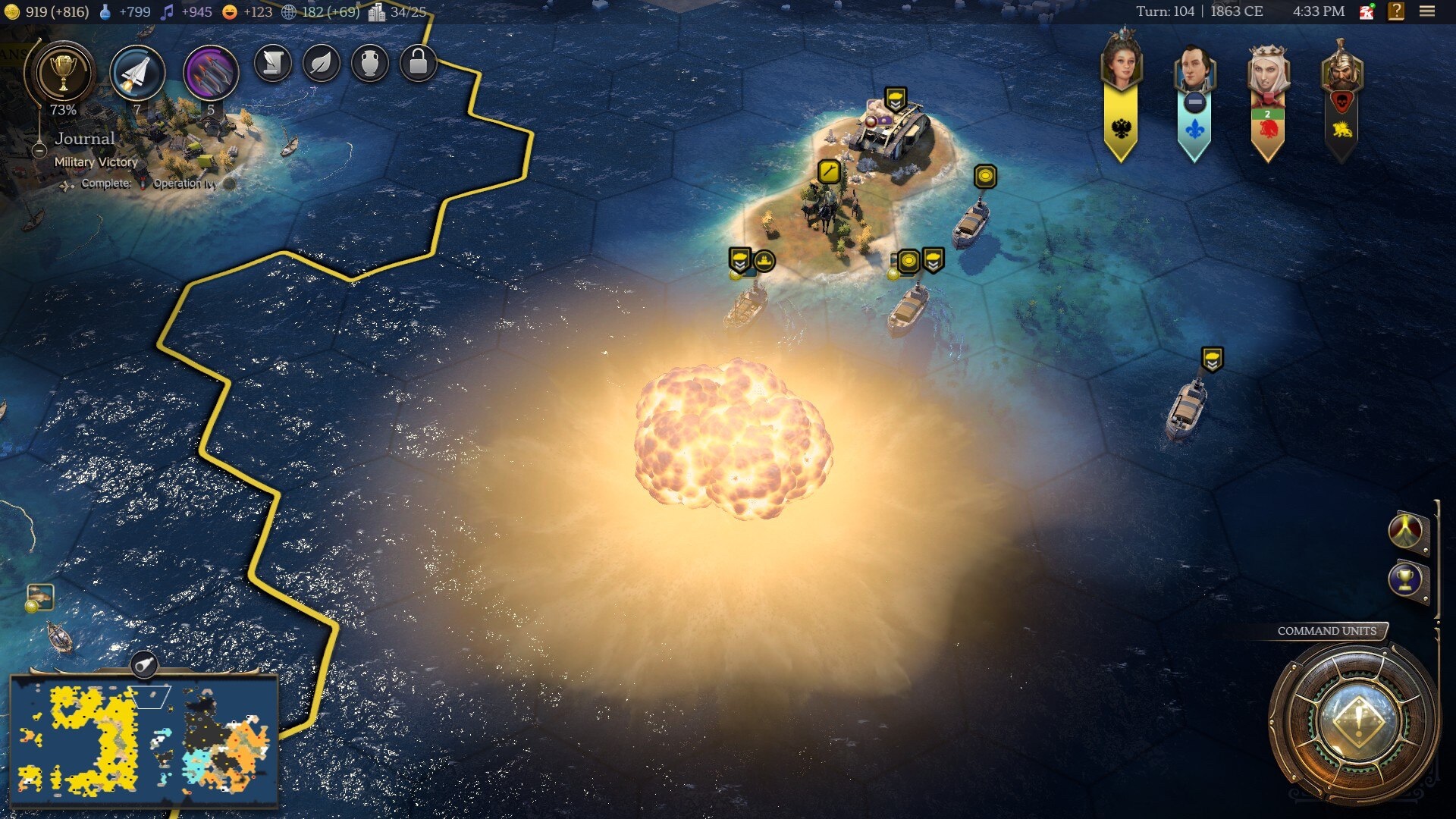Click the Command Units action button

click(x=1357, y=720)
